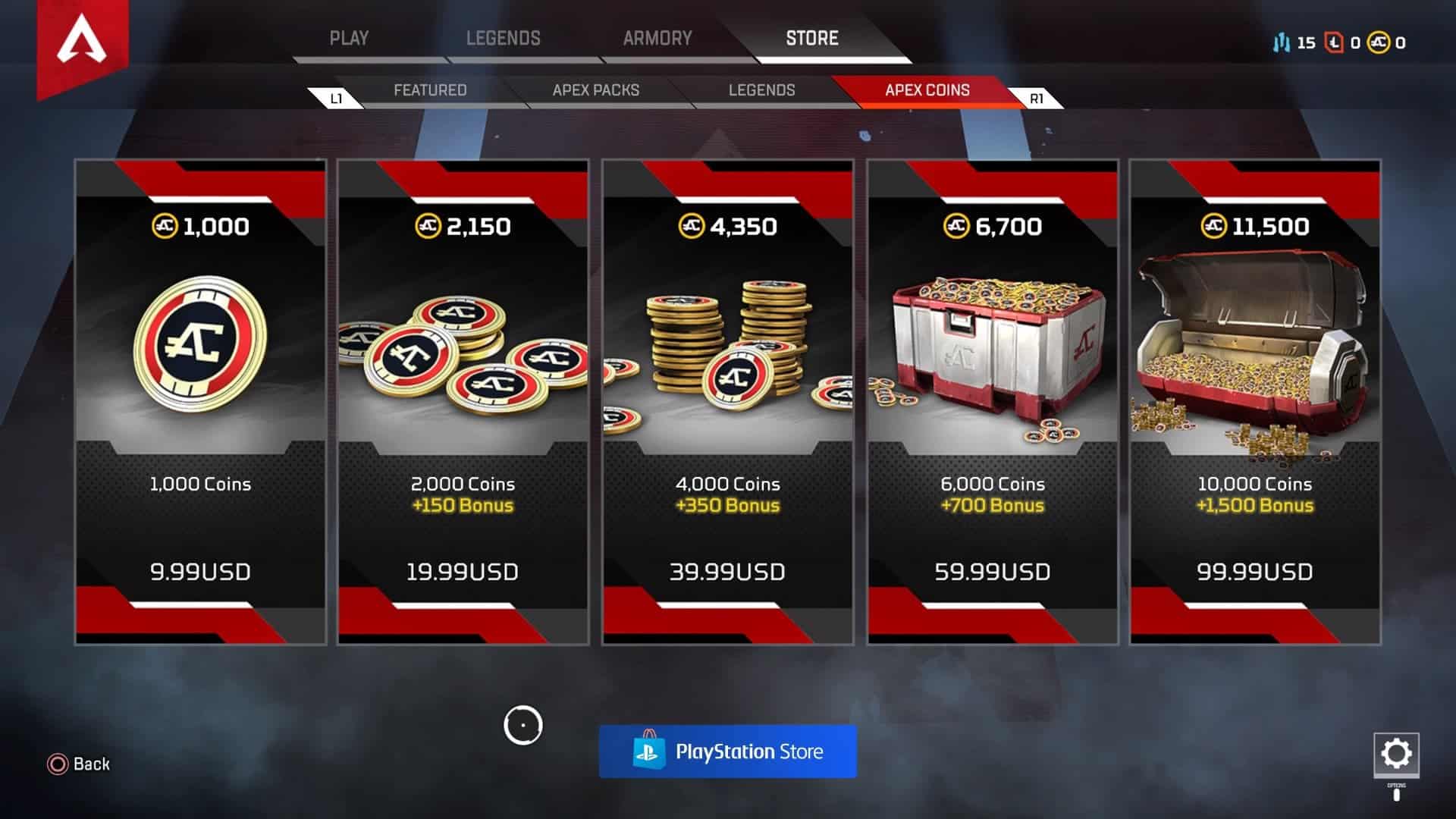Open the settings gear menu
The image size is (1456, 819).
coord(1396,754)
